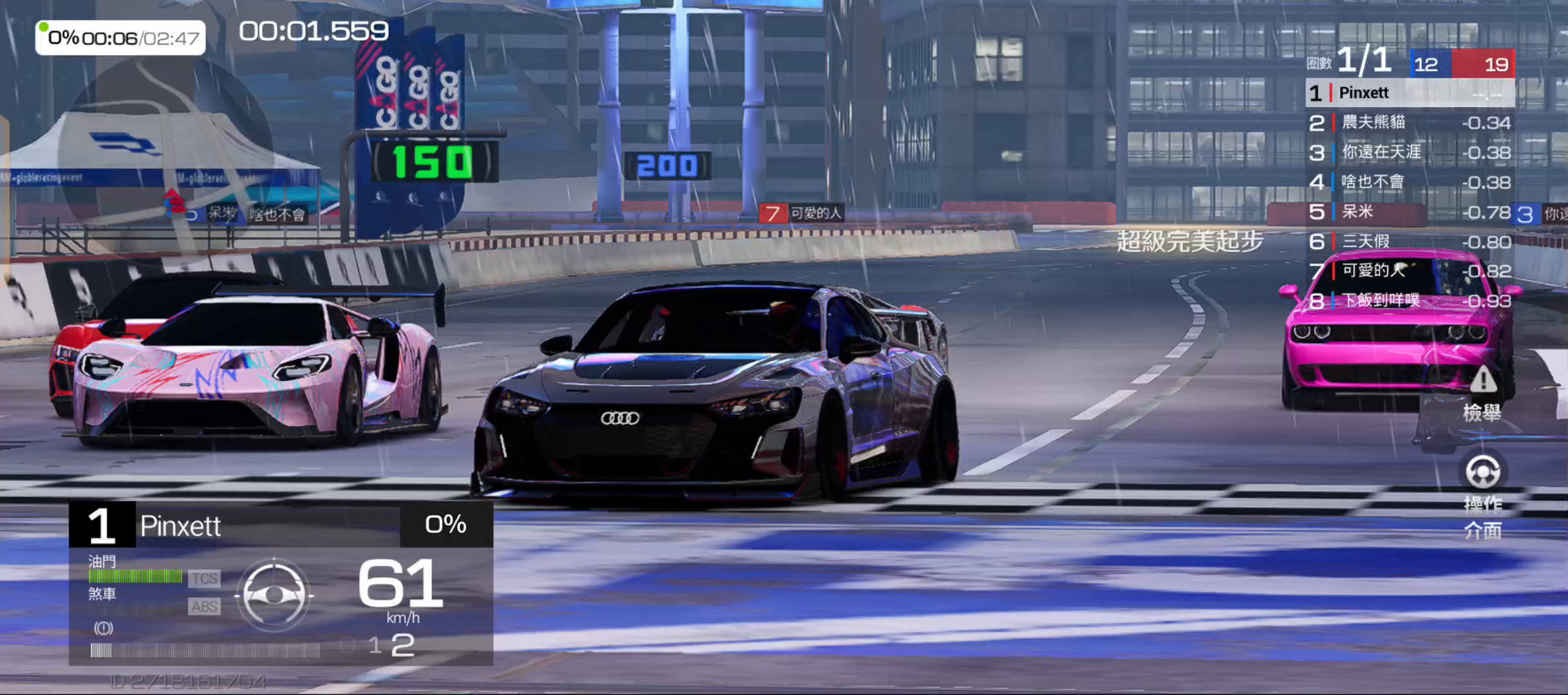Click the replay progress time pill

tap(121, 38)
